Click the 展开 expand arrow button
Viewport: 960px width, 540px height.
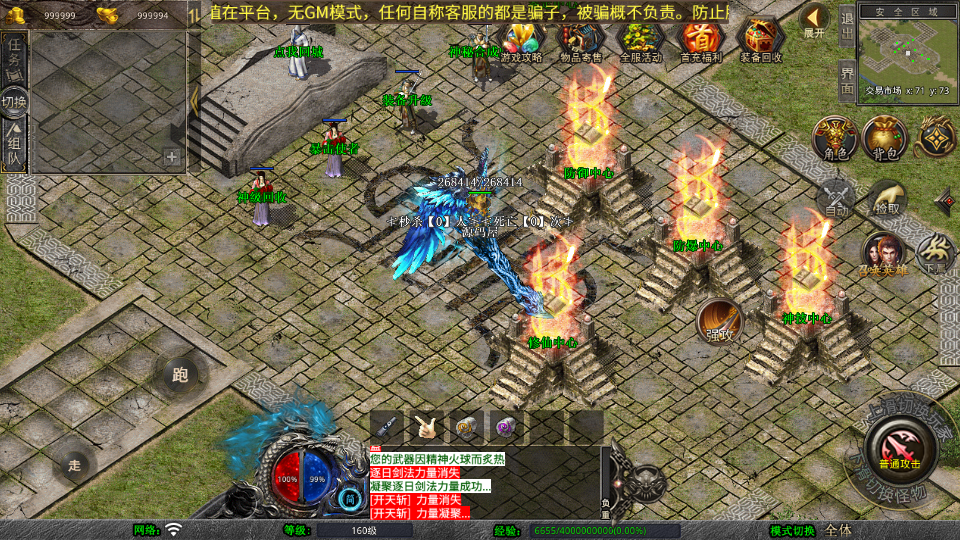(x=815, y=20)
